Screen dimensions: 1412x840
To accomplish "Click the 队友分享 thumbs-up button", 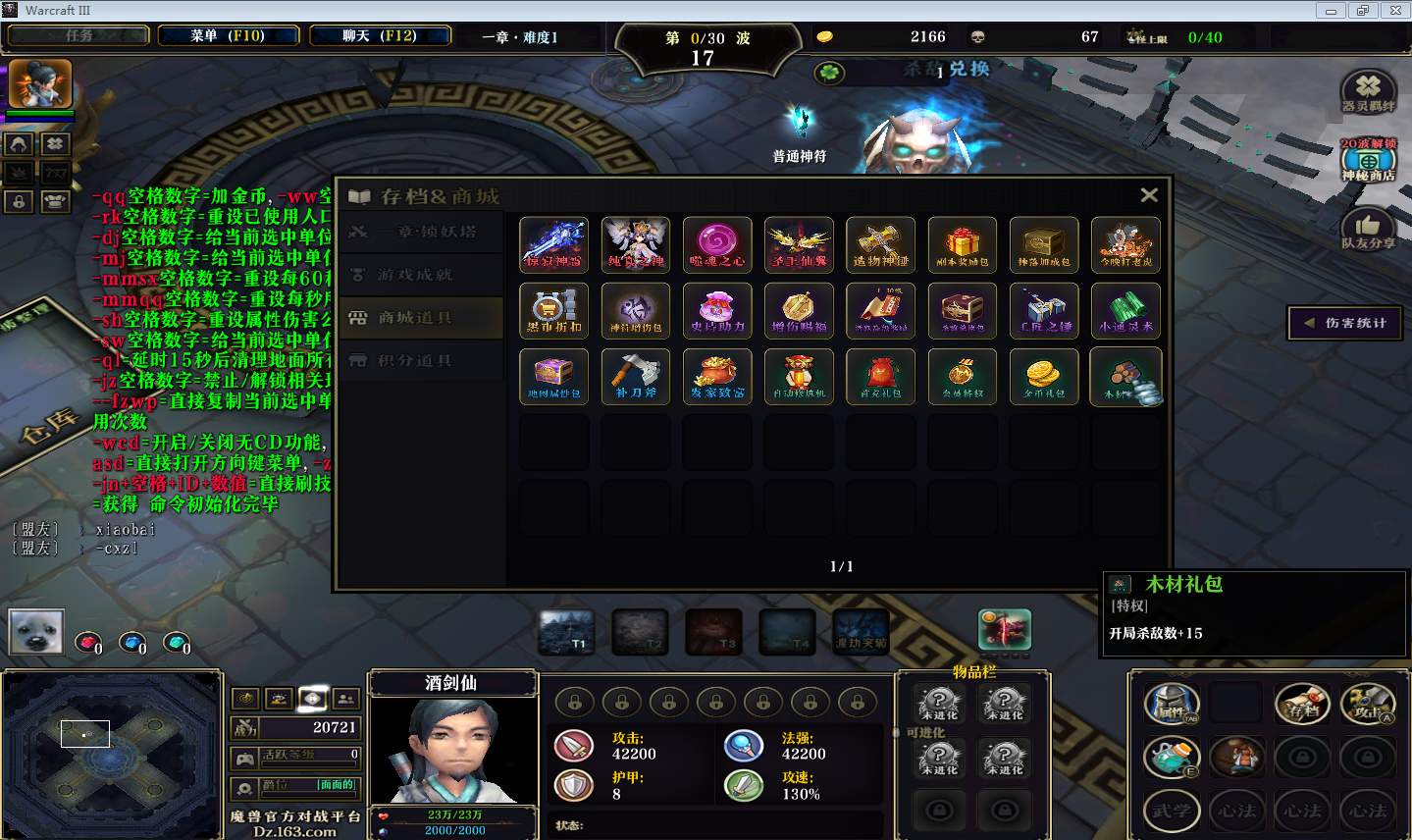I will (x=1368, y=230).
